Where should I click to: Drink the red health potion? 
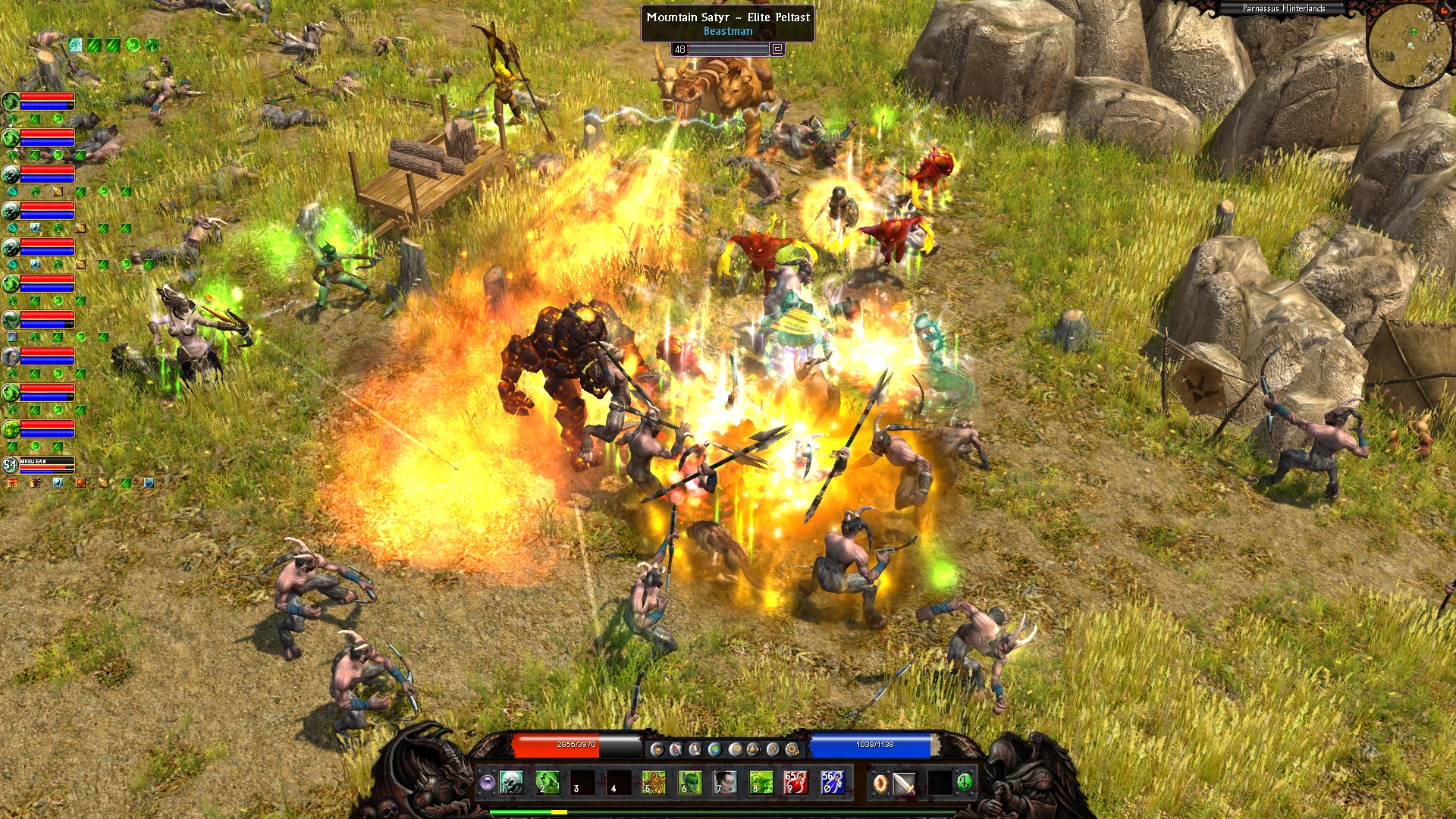click(x=795, y=782)
